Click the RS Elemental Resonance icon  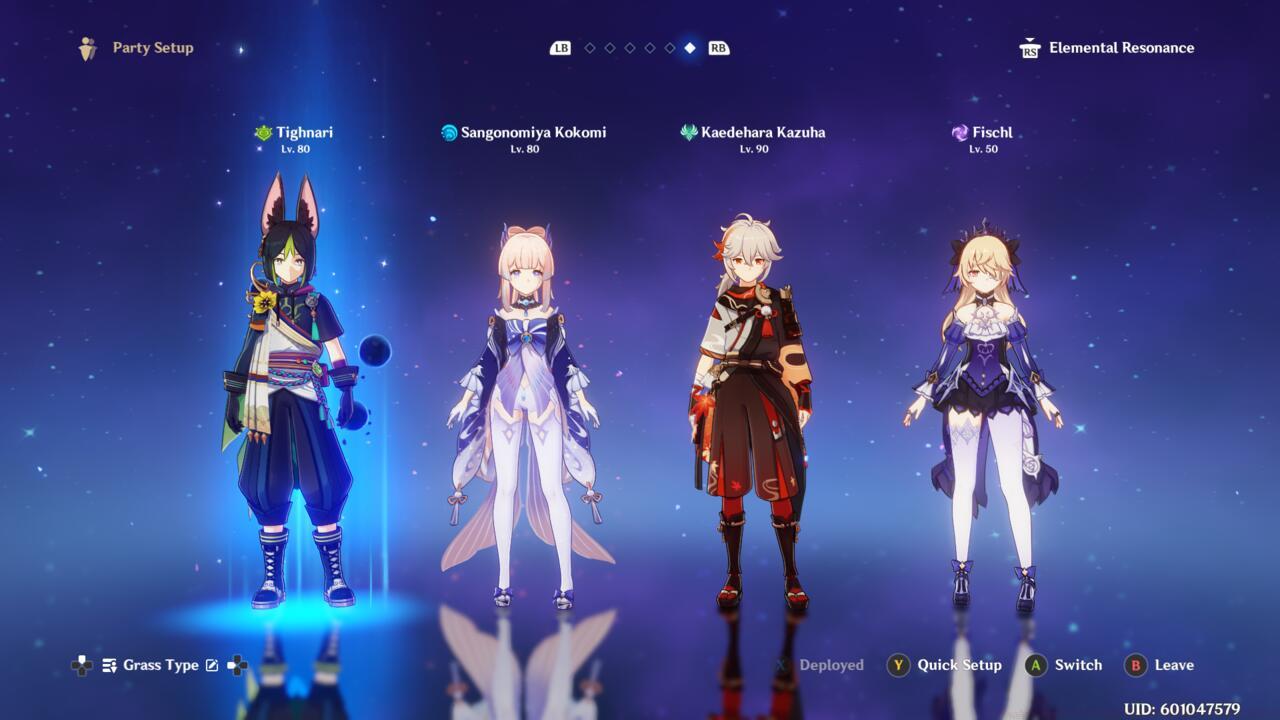(x=1029, y=47)
